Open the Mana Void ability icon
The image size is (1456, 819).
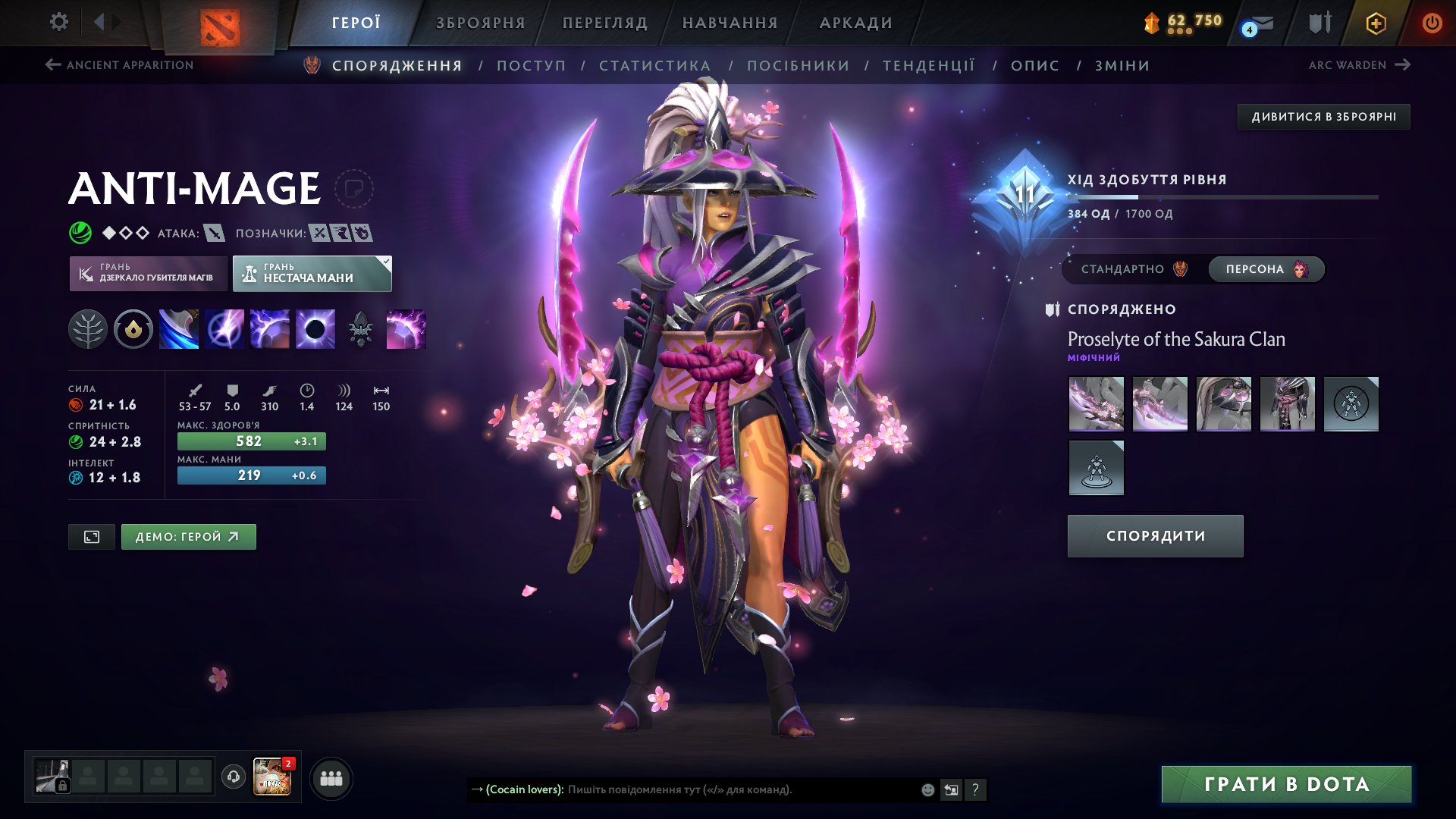315,329
